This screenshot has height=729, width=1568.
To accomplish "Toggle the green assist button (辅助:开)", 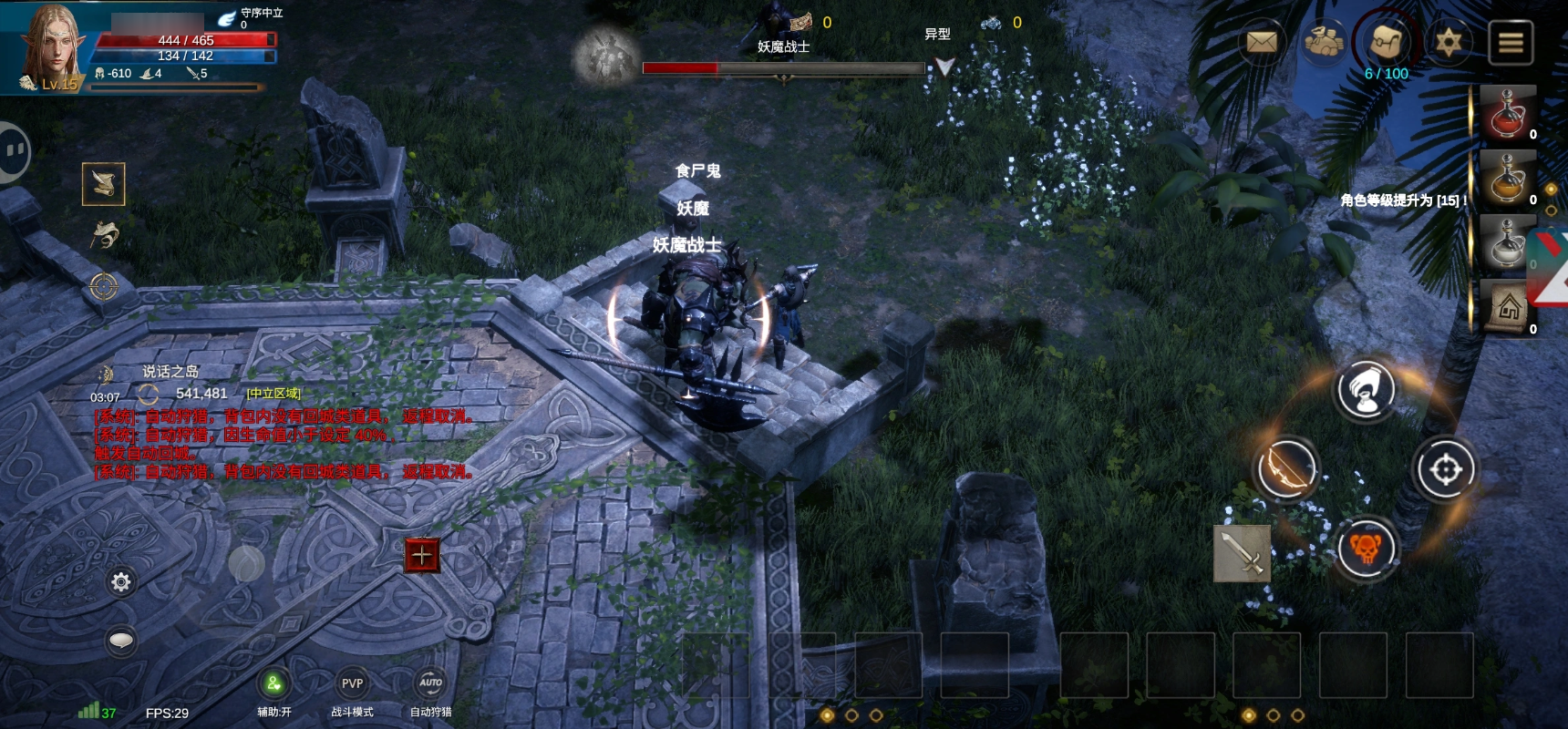I will pyautogui.click(x=273, y=684).
